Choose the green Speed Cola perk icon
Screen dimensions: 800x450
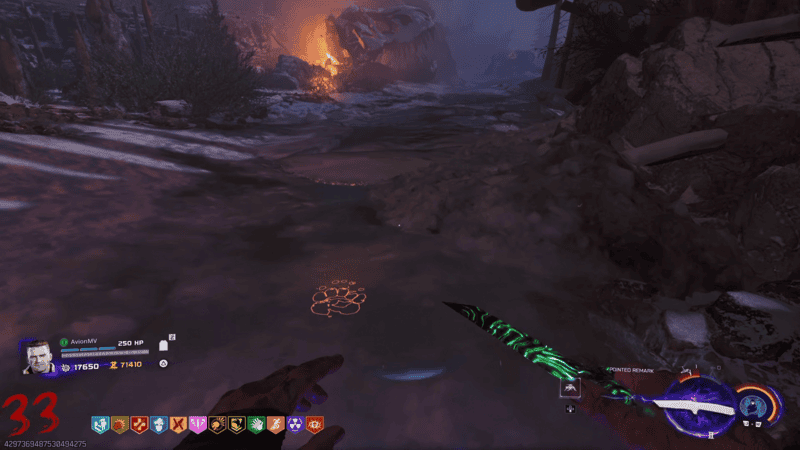click(x=257, y=424)
